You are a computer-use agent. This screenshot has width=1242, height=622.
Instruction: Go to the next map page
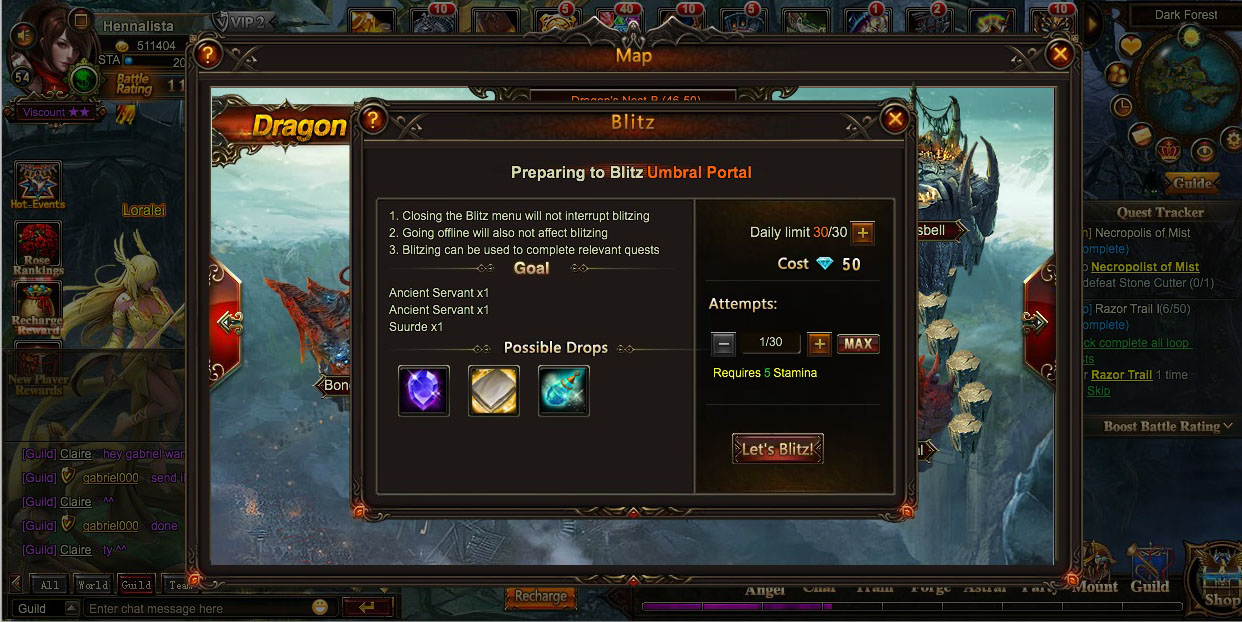pos(1037,321)
